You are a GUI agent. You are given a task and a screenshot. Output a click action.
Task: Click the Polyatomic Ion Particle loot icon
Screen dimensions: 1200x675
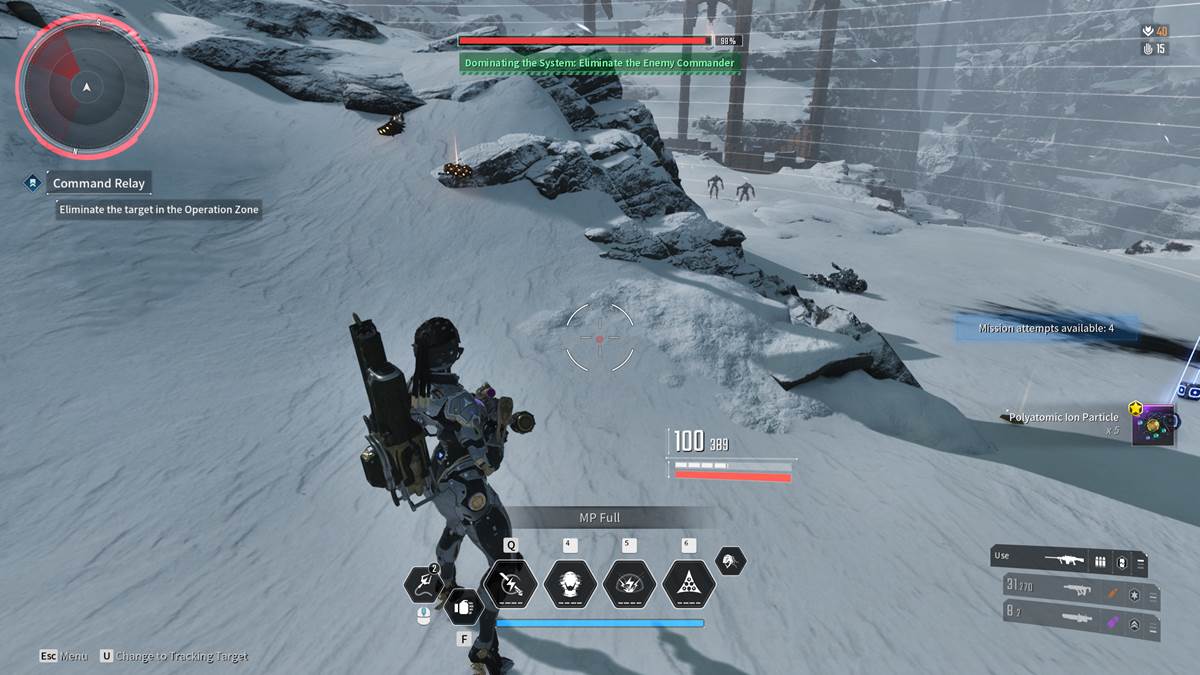click(x=1153, y=424)
